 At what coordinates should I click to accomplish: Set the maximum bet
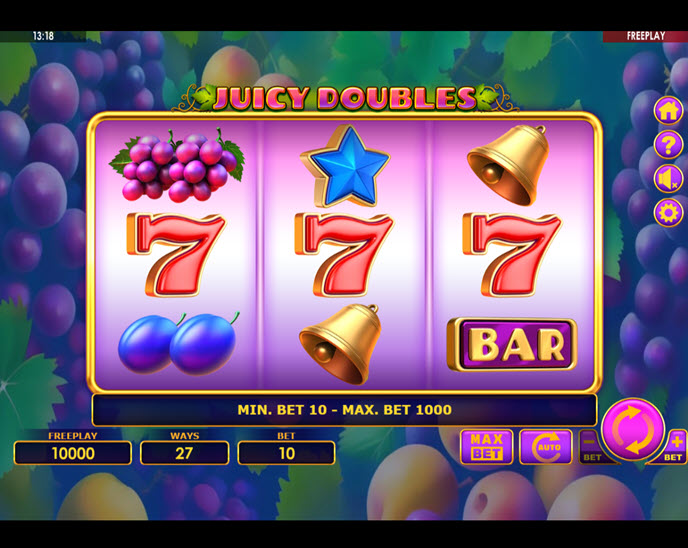point(486,447)
